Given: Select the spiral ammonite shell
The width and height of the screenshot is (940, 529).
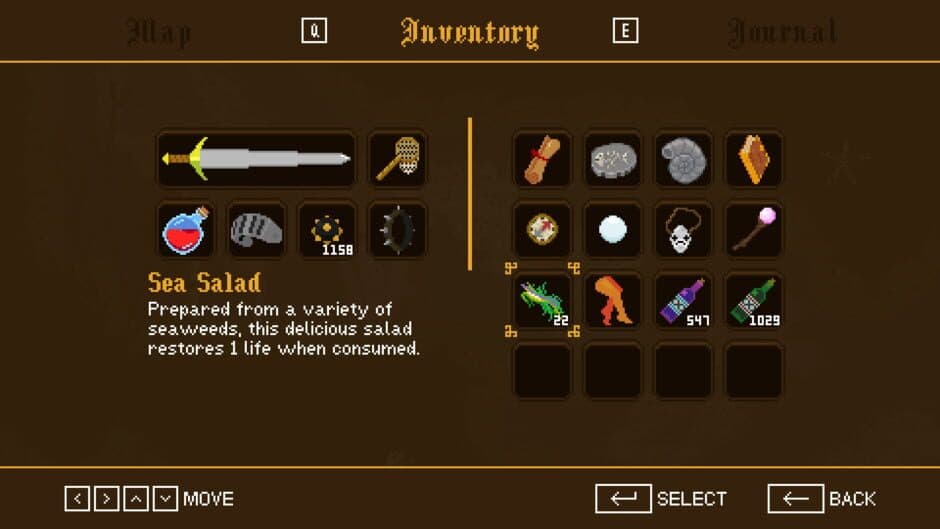Looking at the screenshot, I should pyautogui.click(x=683, y=159).
